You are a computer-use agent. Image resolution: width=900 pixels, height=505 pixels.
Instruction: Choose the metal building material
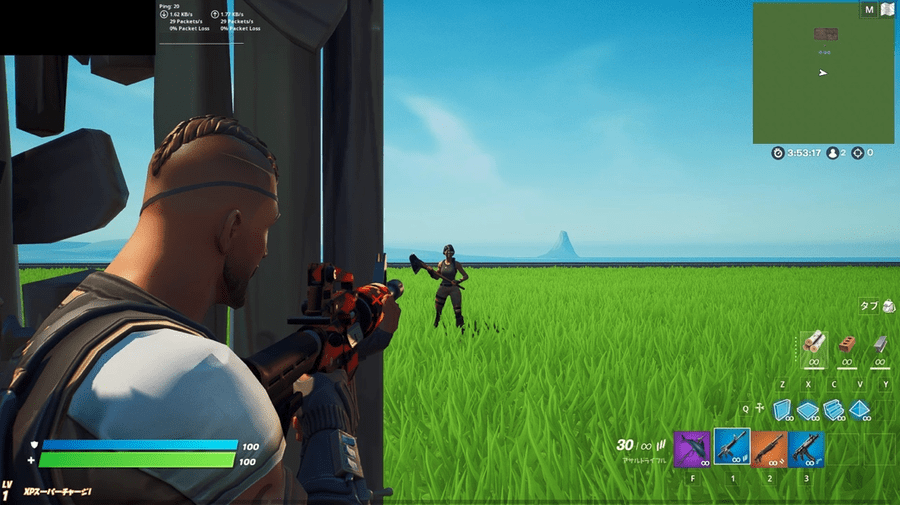(879, 345)
